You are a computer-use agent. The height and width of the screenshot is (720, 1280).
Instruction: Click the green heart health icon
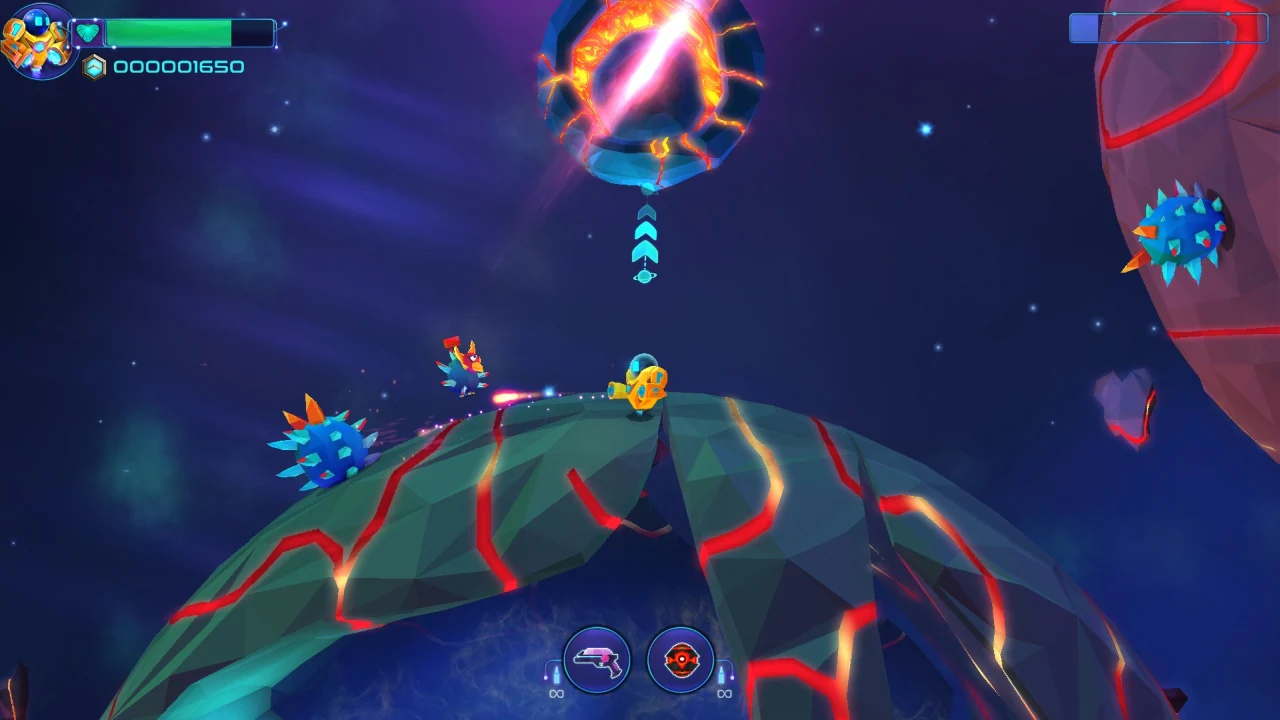pos(88,33)
